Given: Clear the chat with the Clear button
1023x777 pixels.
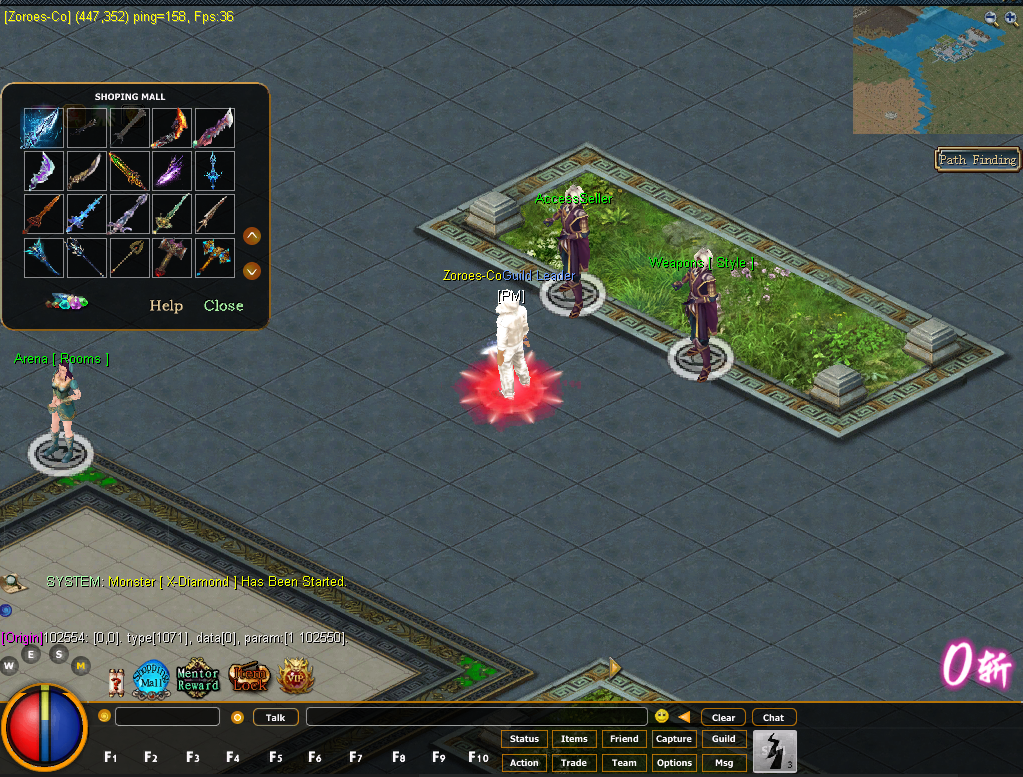Looking at the screenshot, I should (724, 717).
